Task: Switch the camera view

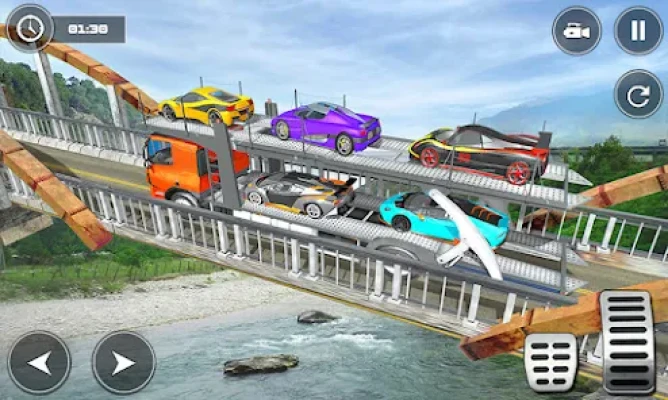Action: click(577, 30)
